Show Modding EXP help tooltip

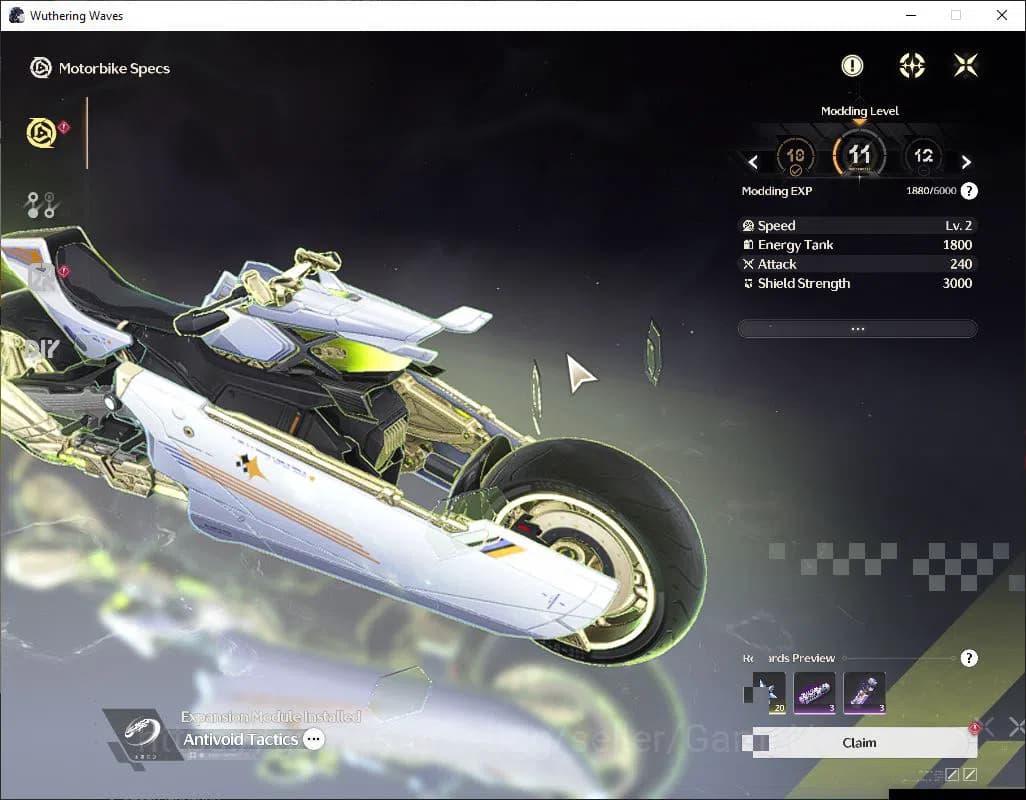pyautogui.click(x=969, y=191)
